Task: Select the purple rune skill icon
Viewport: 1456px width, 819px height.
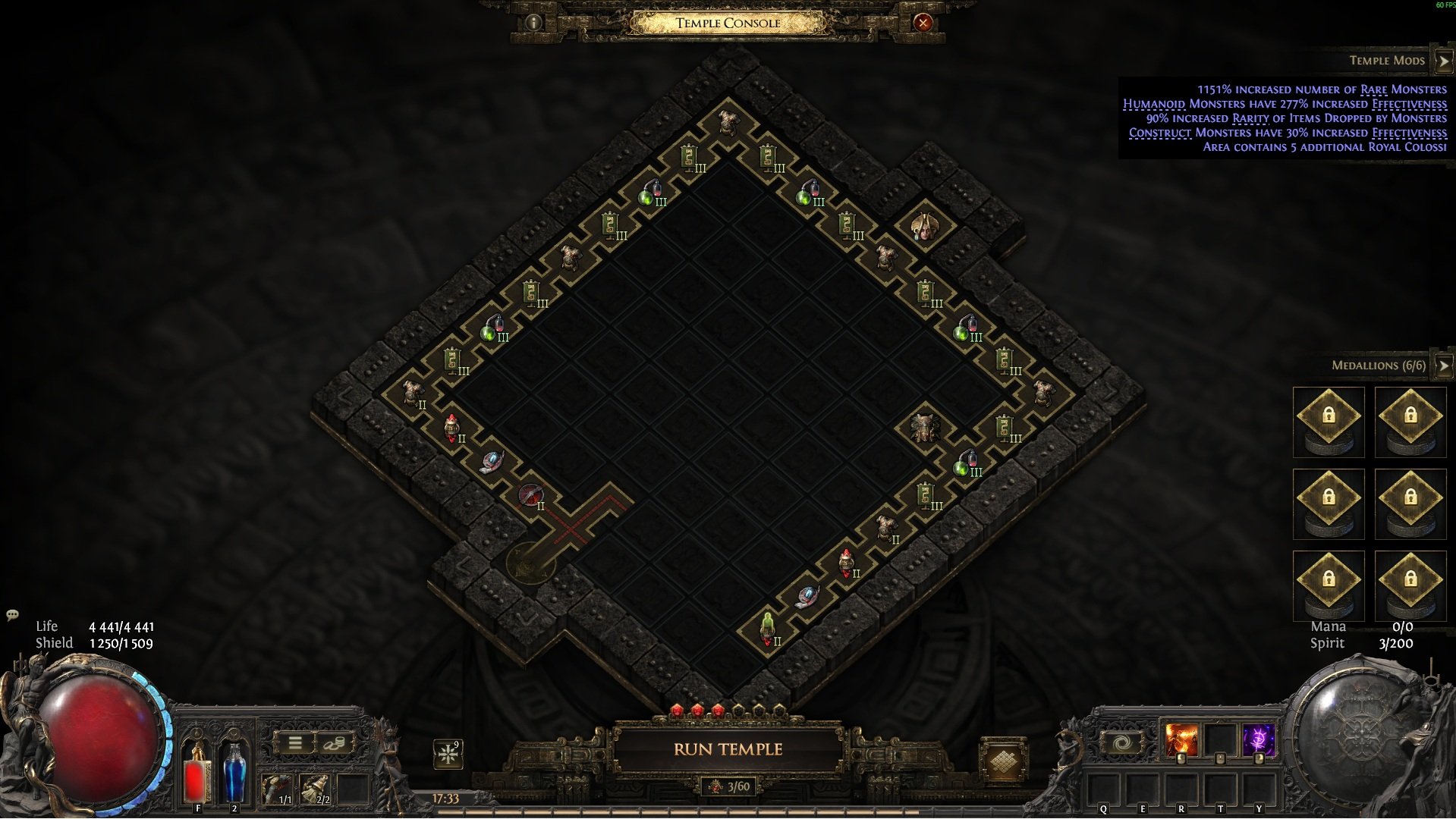Action: point(1259,740)
